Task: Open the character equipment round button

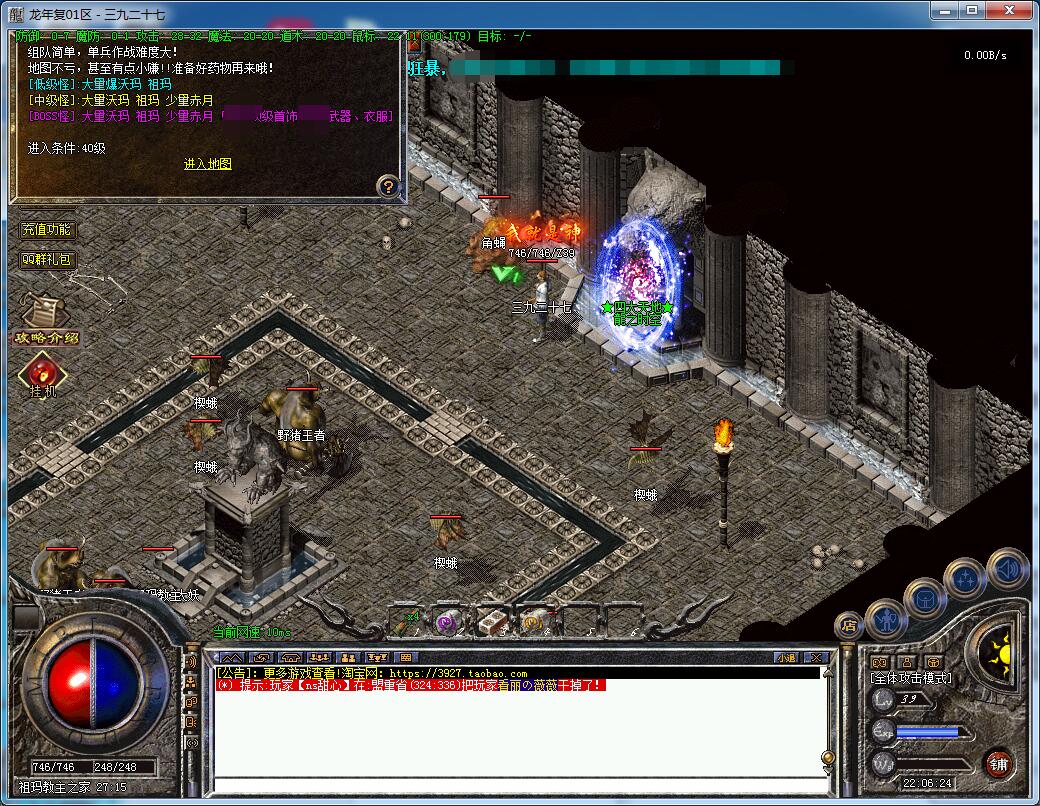Action: point(885,617)
